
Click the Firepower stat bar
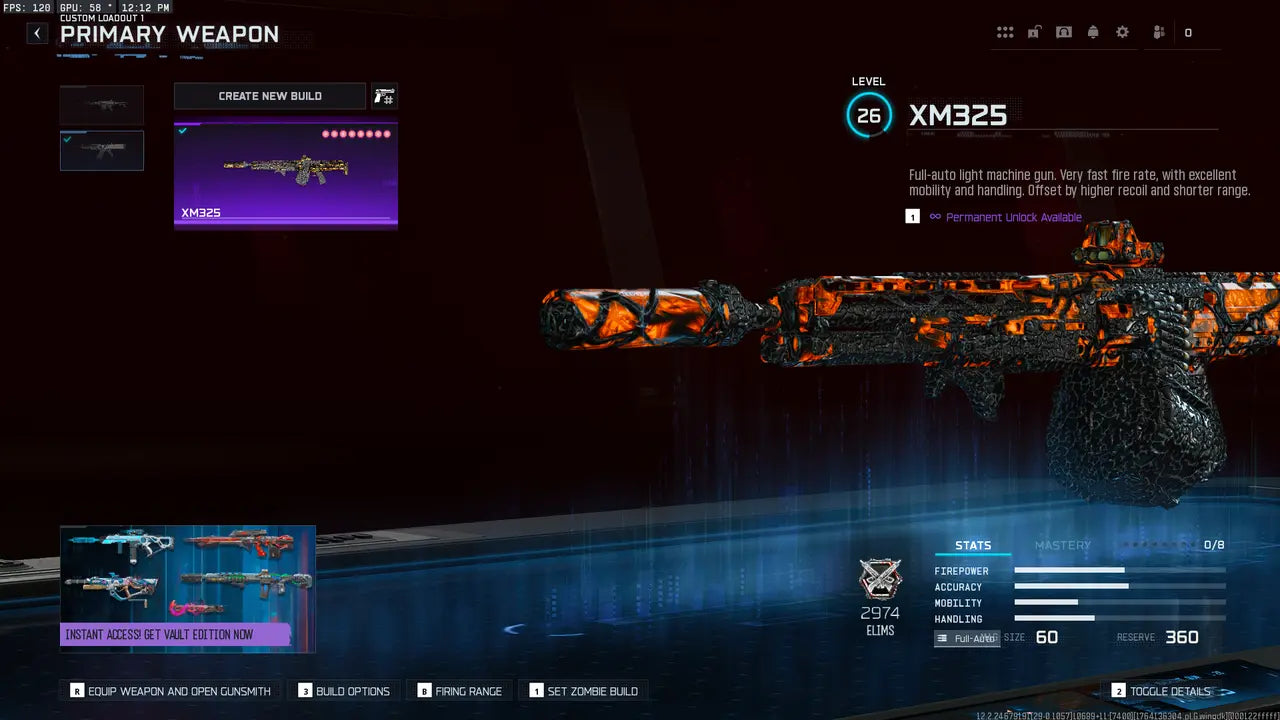pyautogui.click(x=1118, y=571)
